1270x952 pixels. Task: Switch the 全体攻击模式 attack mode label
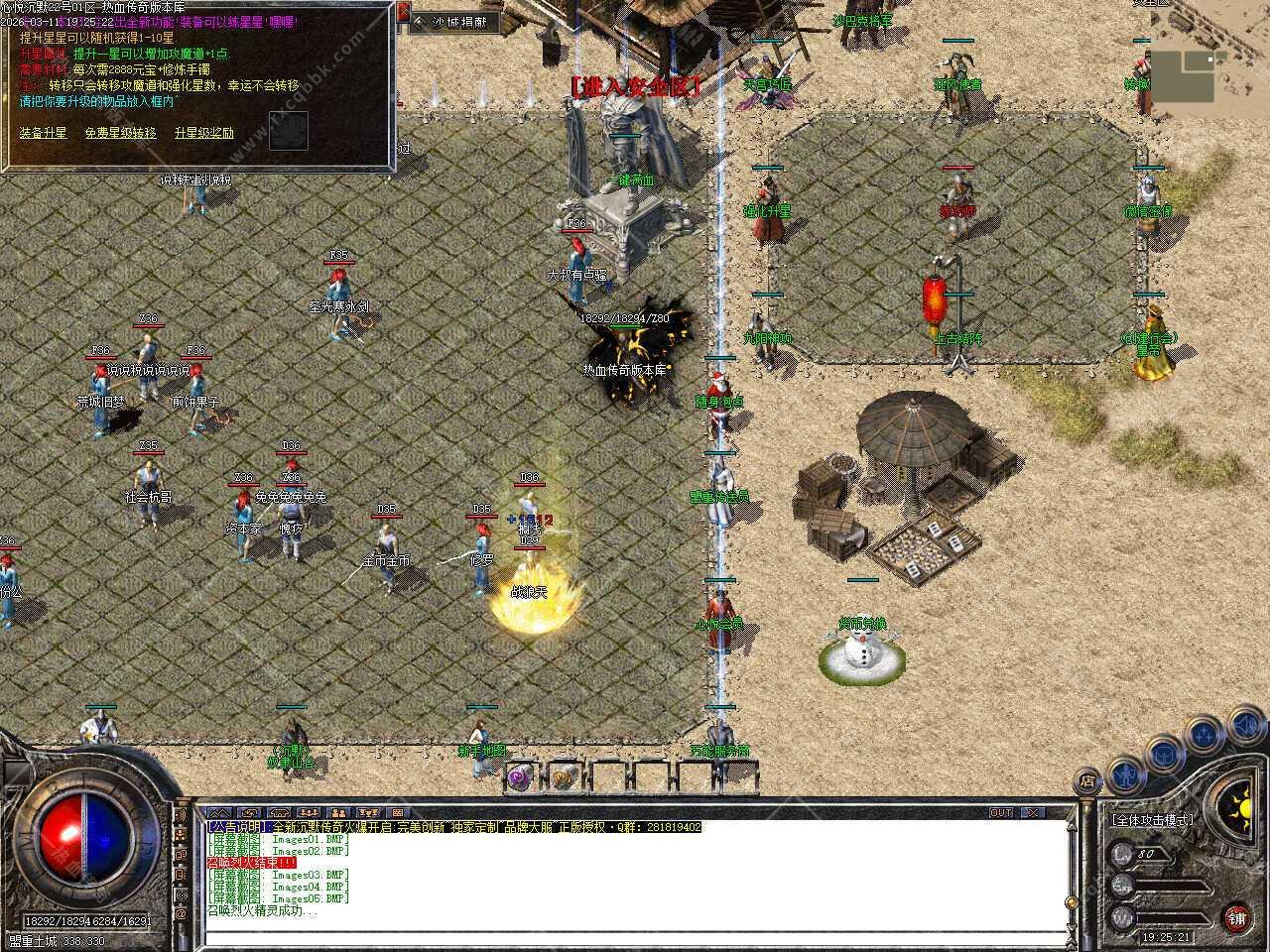pyautogui.click(x=1152, y=820)
